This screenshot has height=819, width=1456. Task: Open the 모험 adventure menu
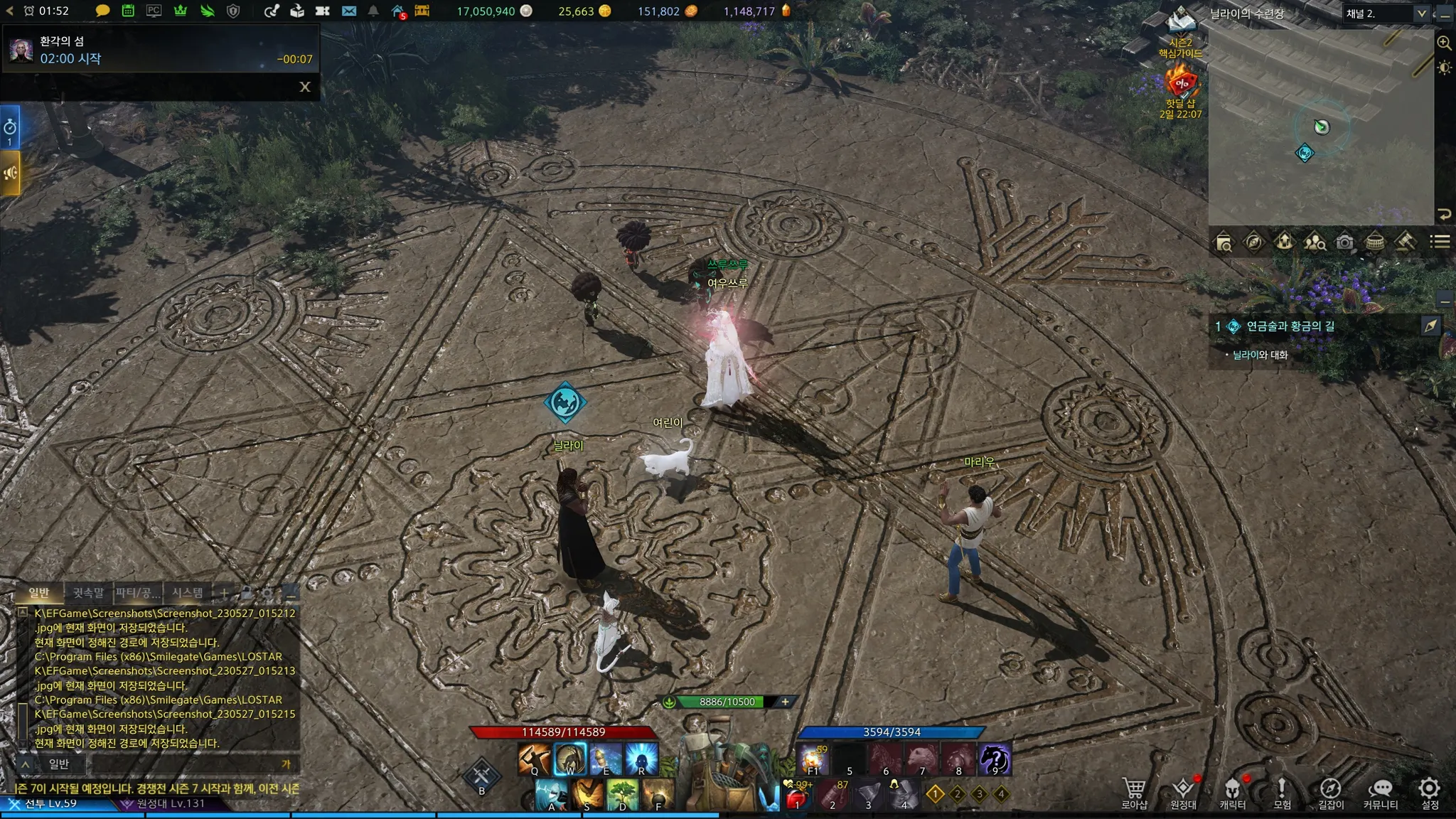[1282, 792]
